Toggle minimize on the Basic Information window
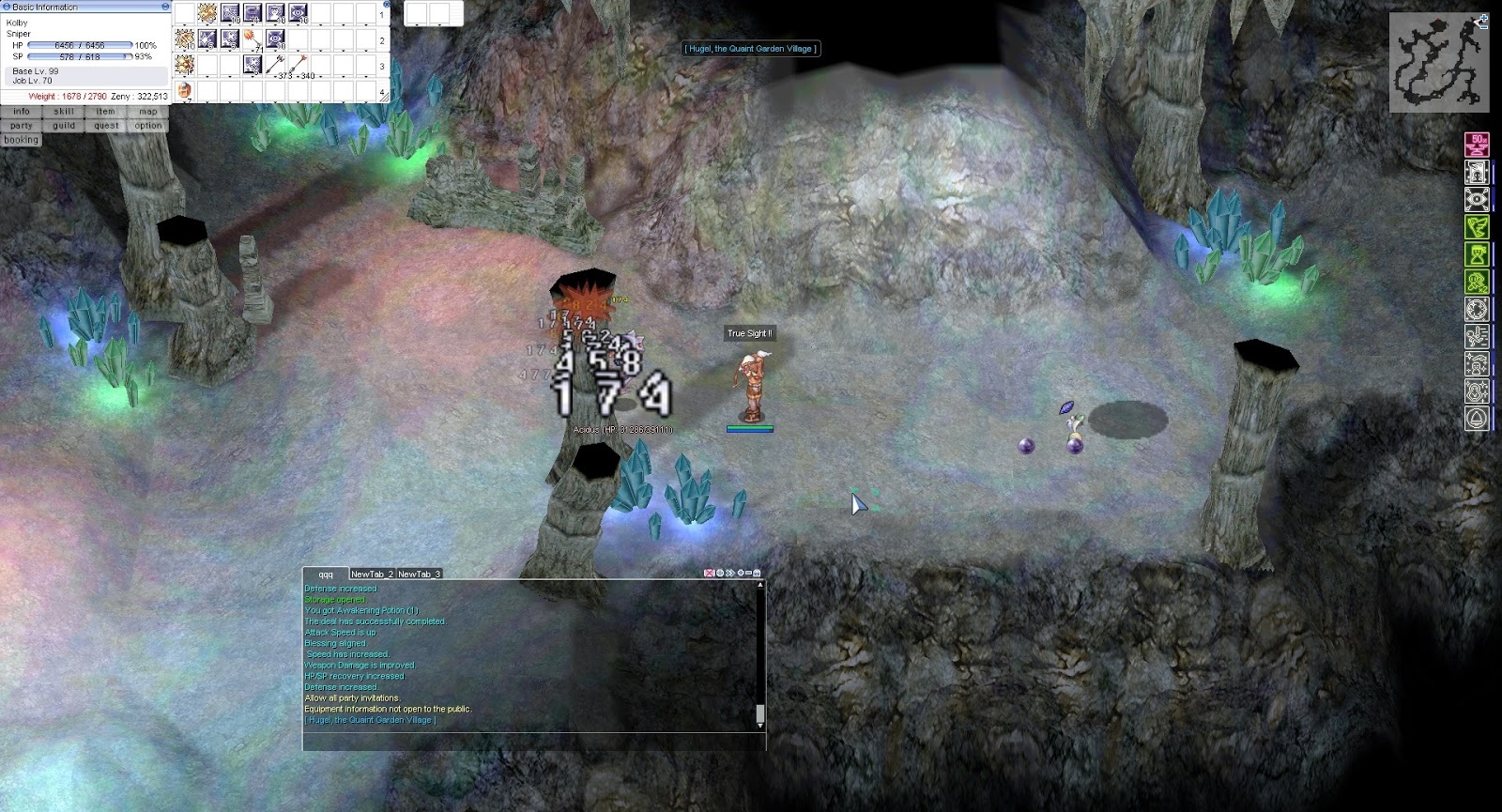The height and width of the screenshot is (812, 1502). click(x=165, y=6)
